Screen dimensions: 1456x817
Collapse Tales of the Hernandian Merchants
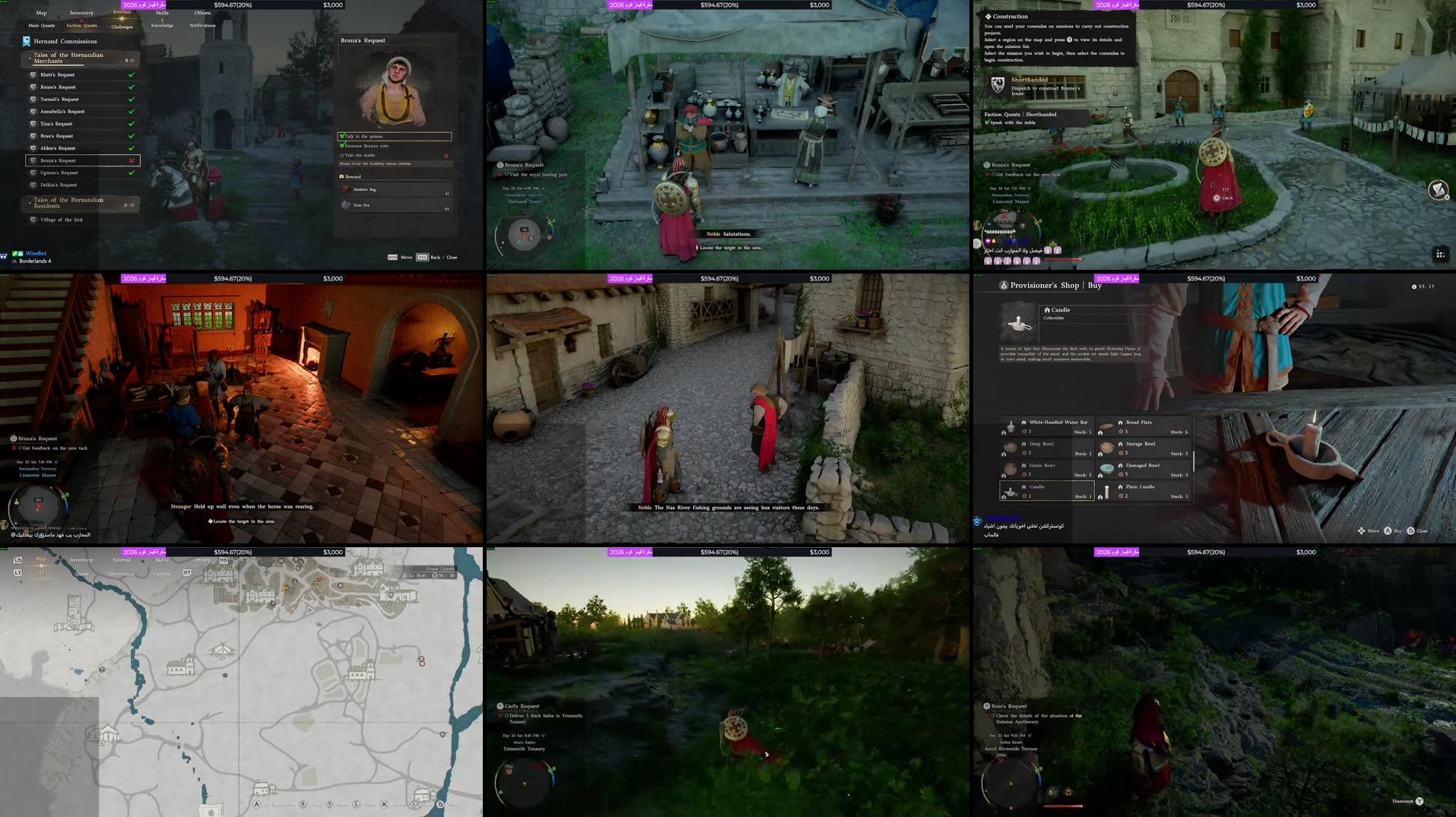68,58
